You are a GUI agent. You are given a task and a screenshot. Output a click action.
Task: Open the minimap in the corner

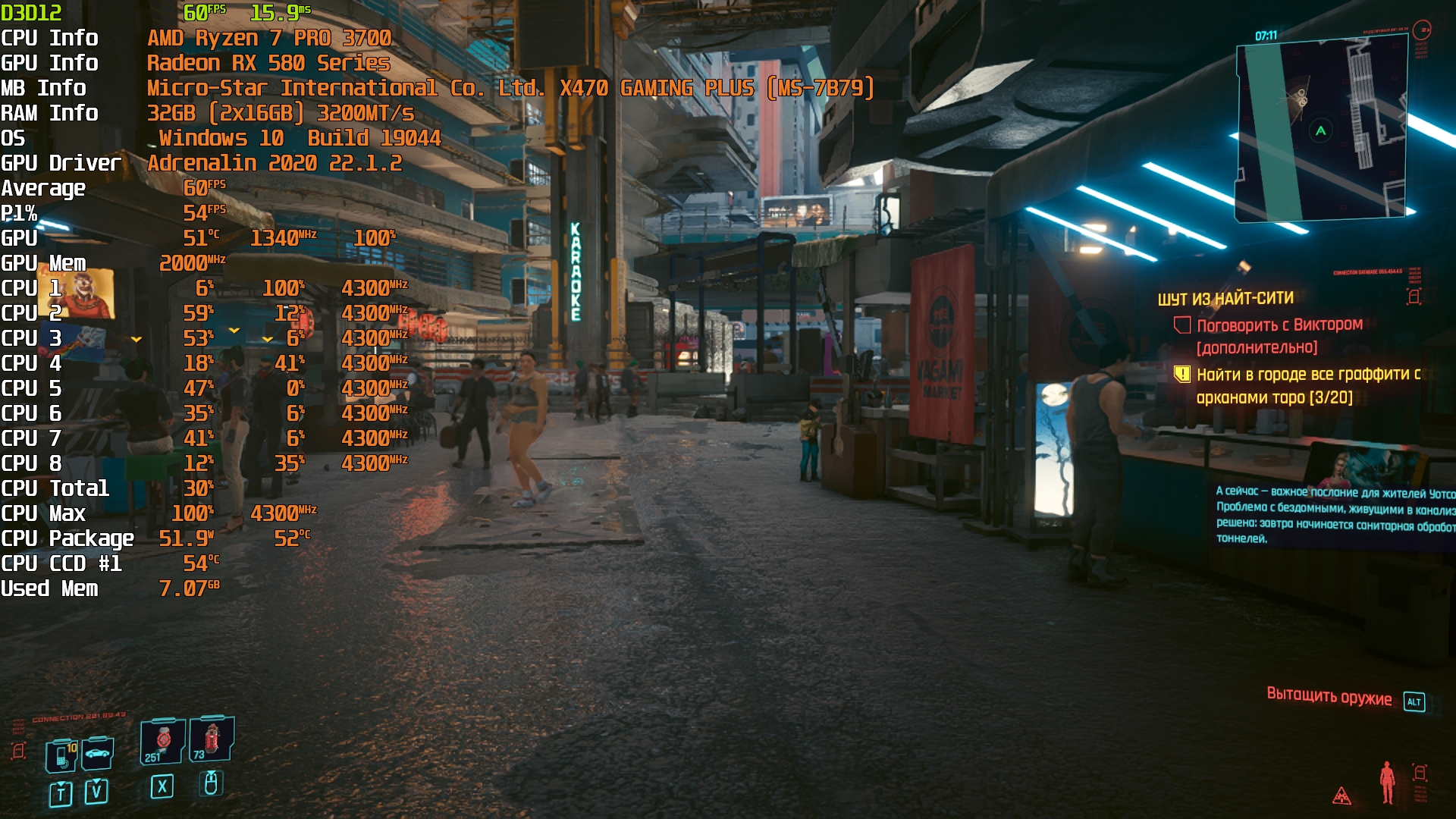(x=1323, y=130)
